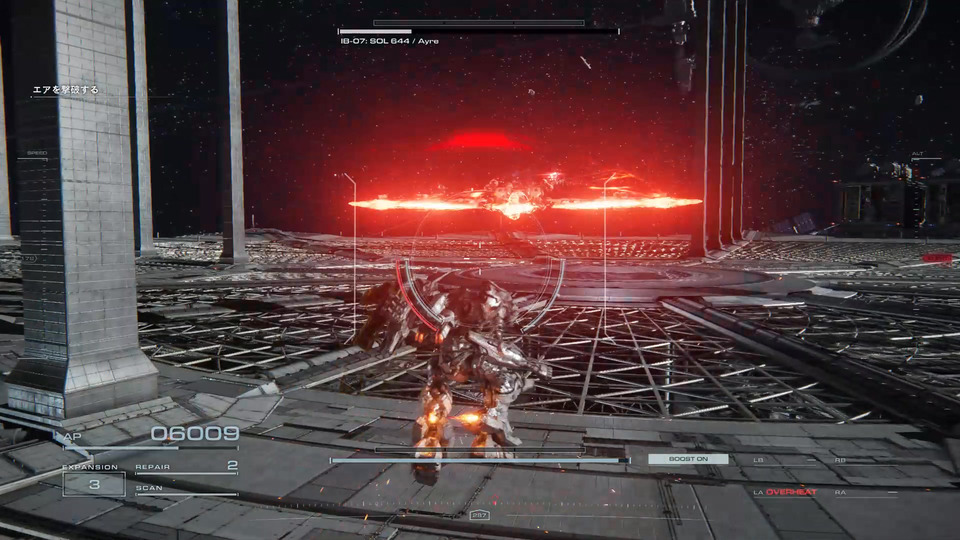The height and width of the screenshot is (540, 960).
Task: Select the overheated LA weapon slot
Action: click(785, 492)
